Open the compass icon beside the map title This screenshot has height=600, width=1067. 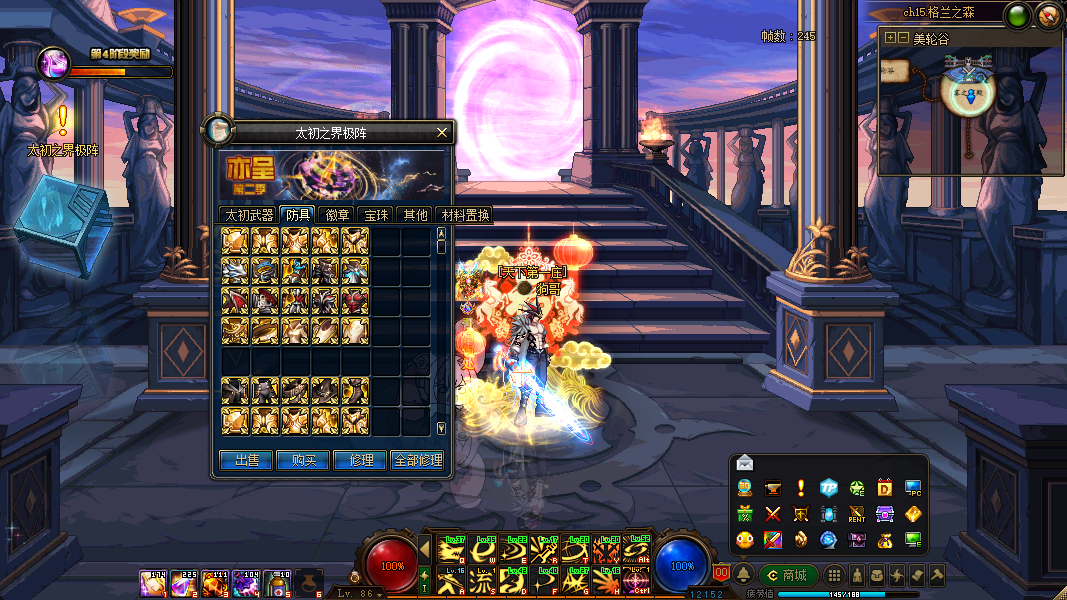coord(1047,14)
